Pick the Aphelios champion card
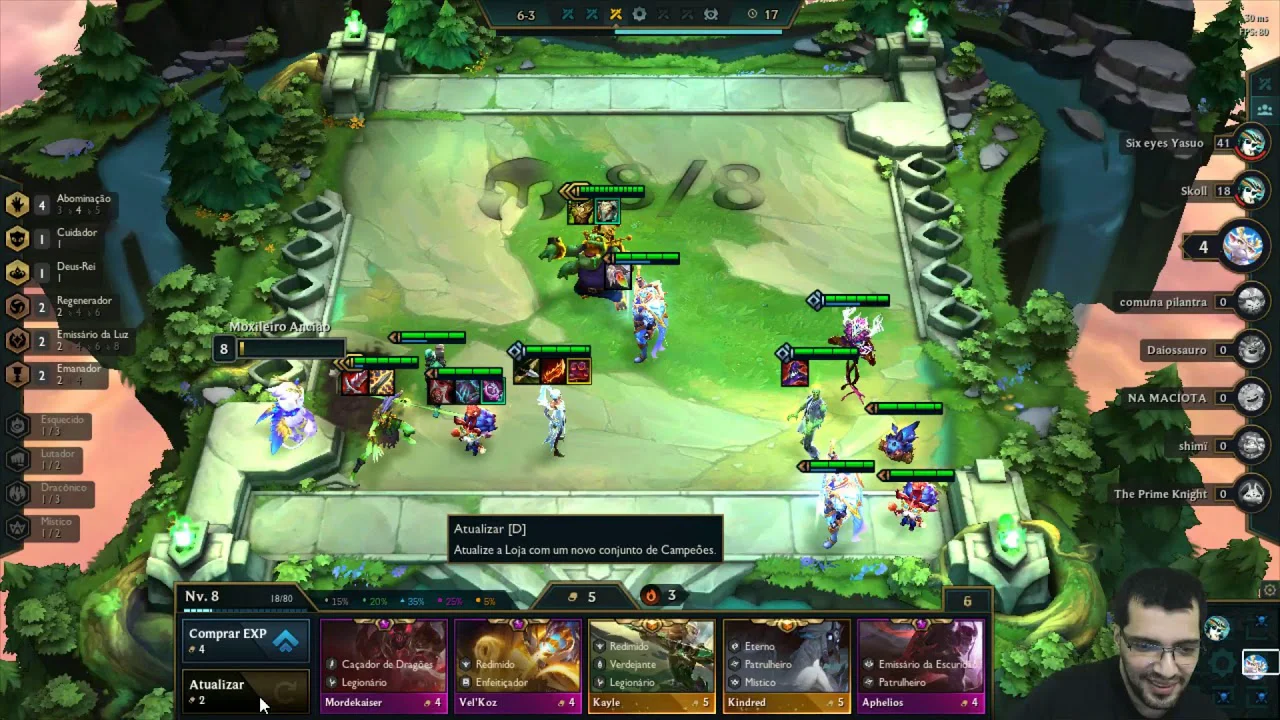The image size is (1280, 720). pos(920,665)
